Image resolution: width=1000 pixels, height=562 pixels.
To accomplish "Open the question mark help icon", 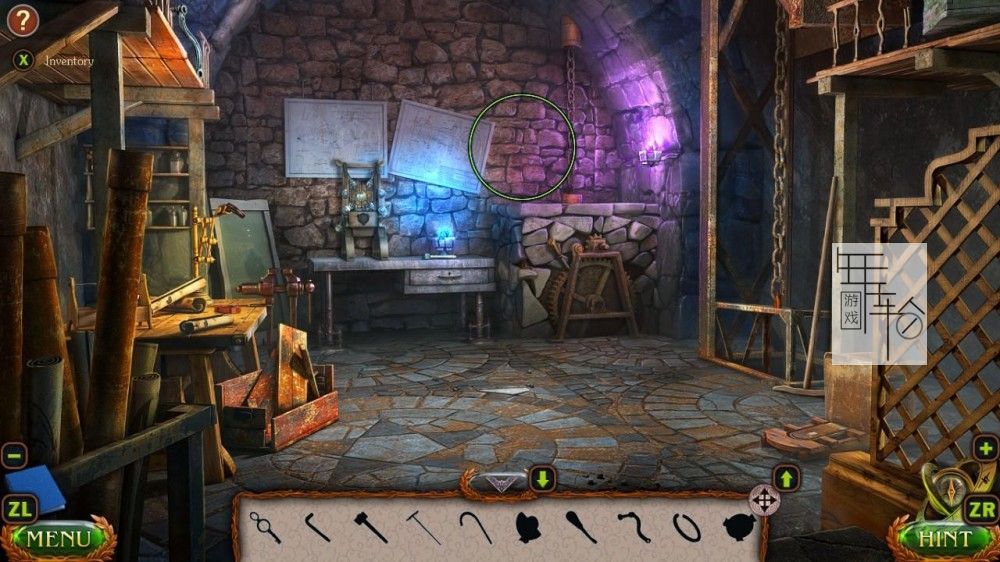I will pos(22,19).
